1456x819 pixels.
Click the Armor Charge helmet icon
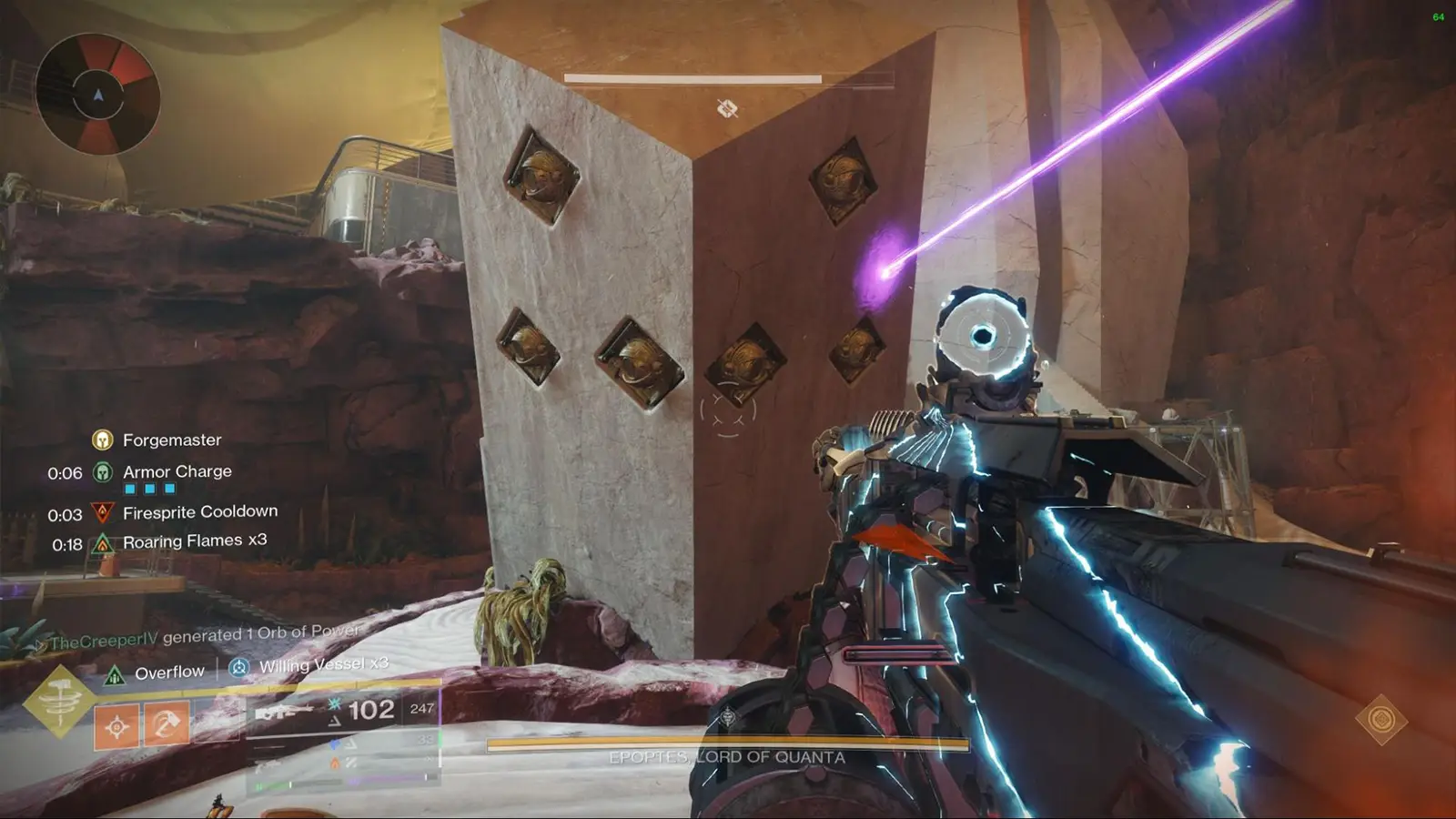pos(102,471)
